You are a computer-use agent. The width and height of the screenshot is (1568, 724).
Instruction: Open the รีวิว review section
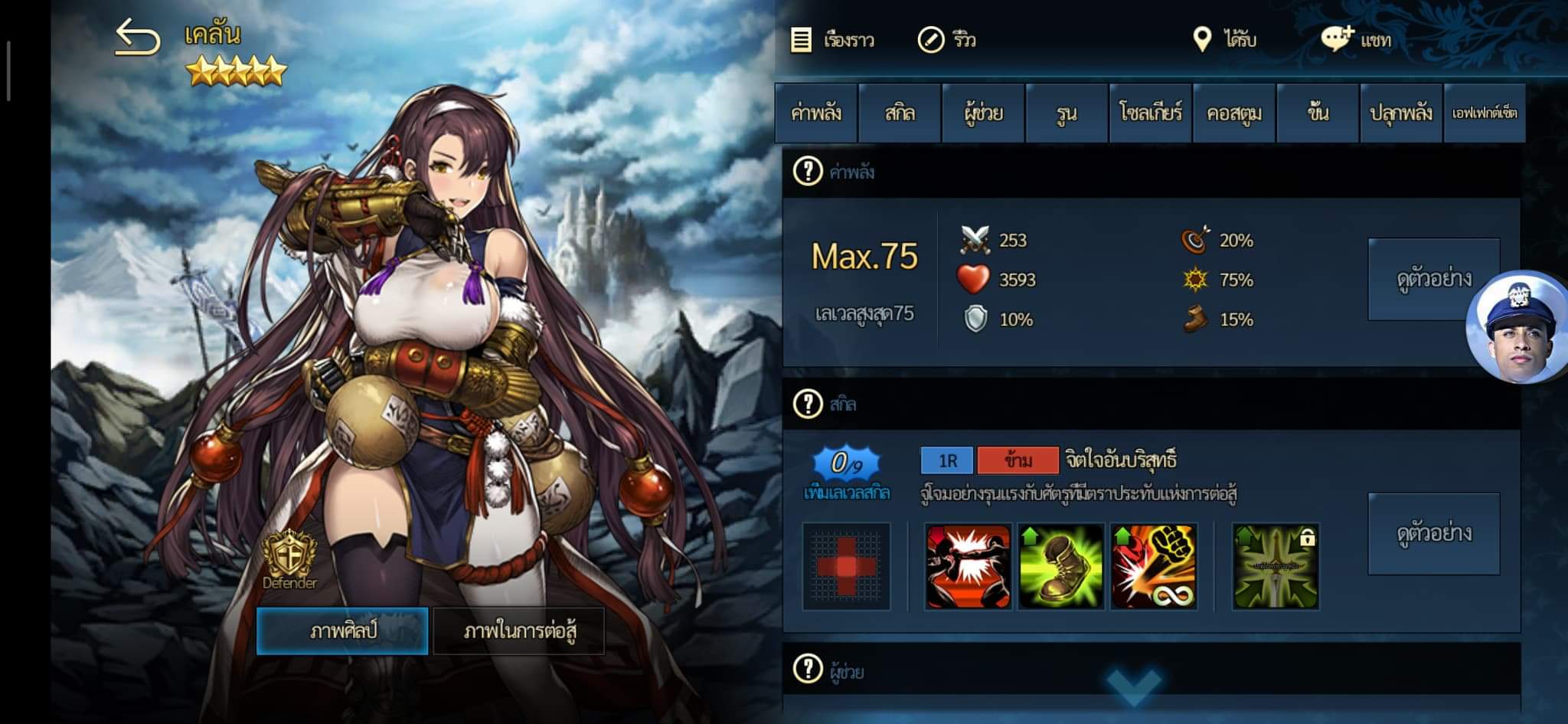947,40
